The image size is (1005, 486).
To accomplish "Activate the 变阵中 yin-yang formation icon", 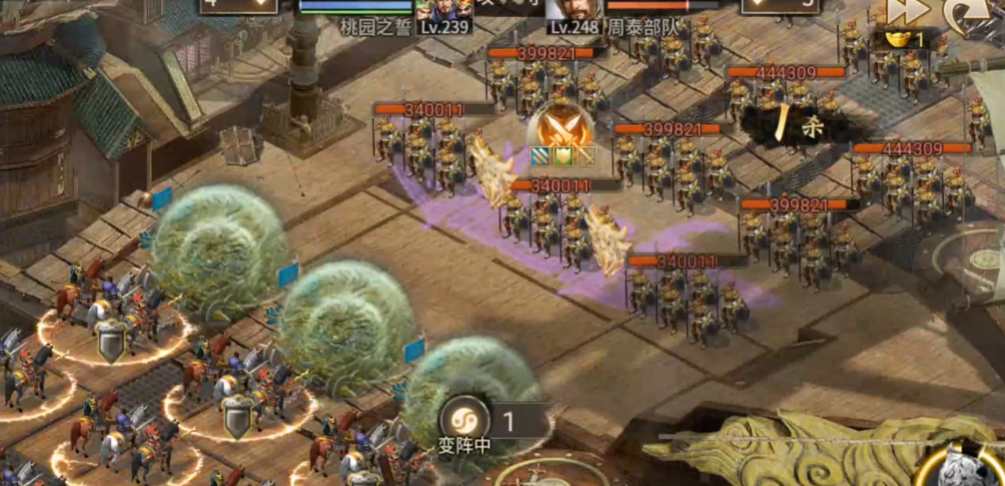I will coord(464,418).
